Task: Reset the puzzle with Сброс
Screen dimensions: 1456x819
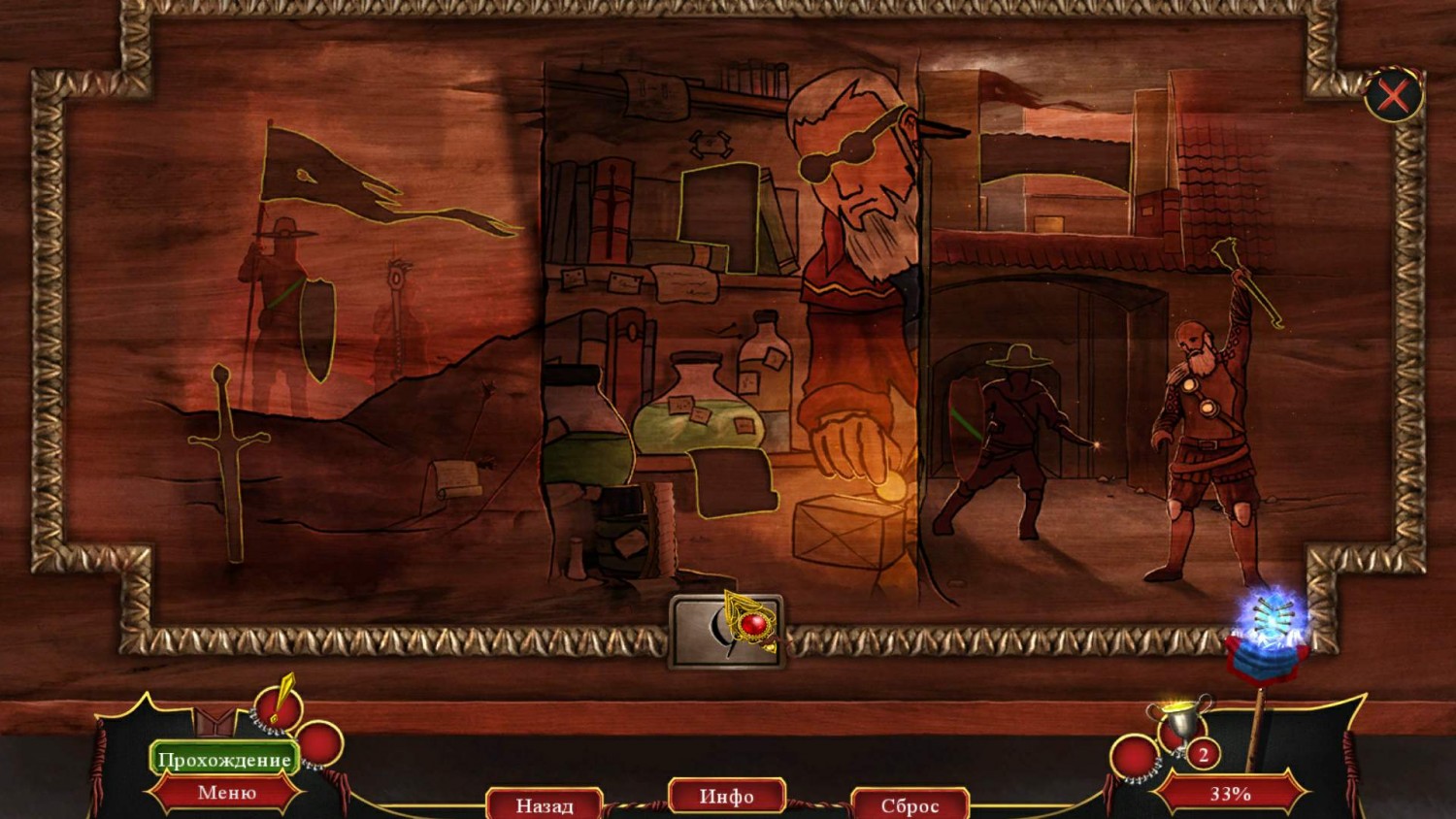Action: click(x=910, y=804)
